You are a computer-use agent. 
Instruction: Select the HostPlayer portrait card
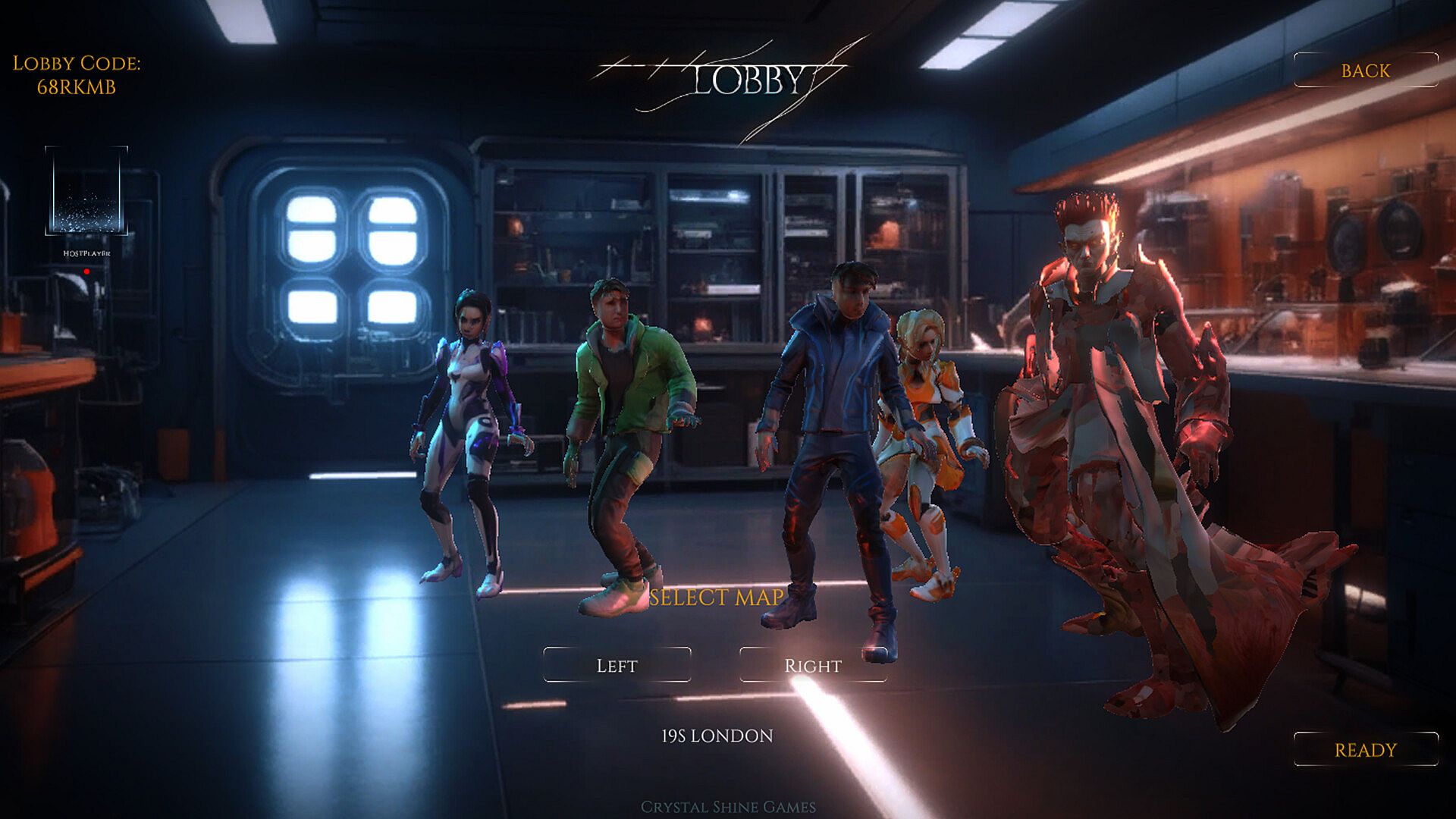[86, 191]
